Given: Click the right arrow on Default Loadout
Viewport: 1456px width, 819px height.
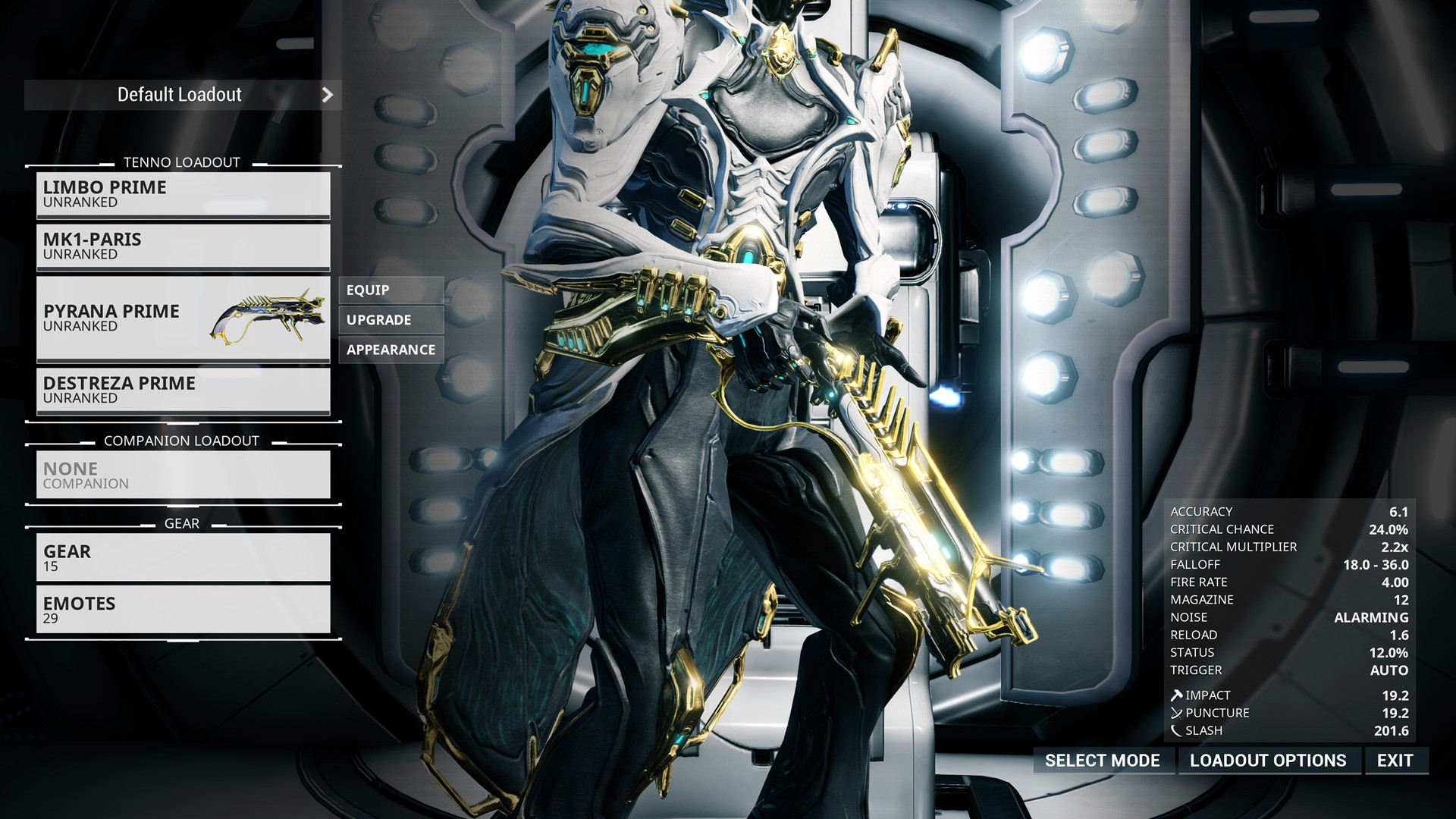Looking at the screenshot, I should 328,95.
